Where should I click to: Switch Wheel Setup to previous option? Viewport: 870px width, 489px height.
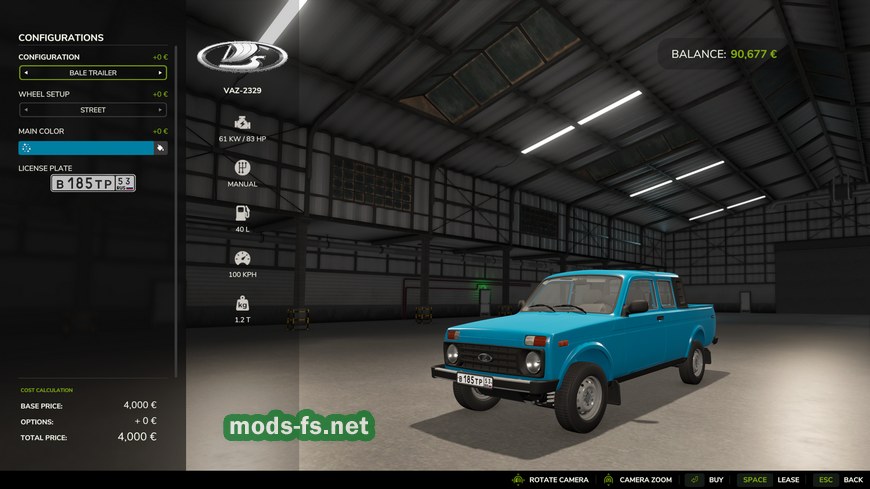tap(25, 110)
